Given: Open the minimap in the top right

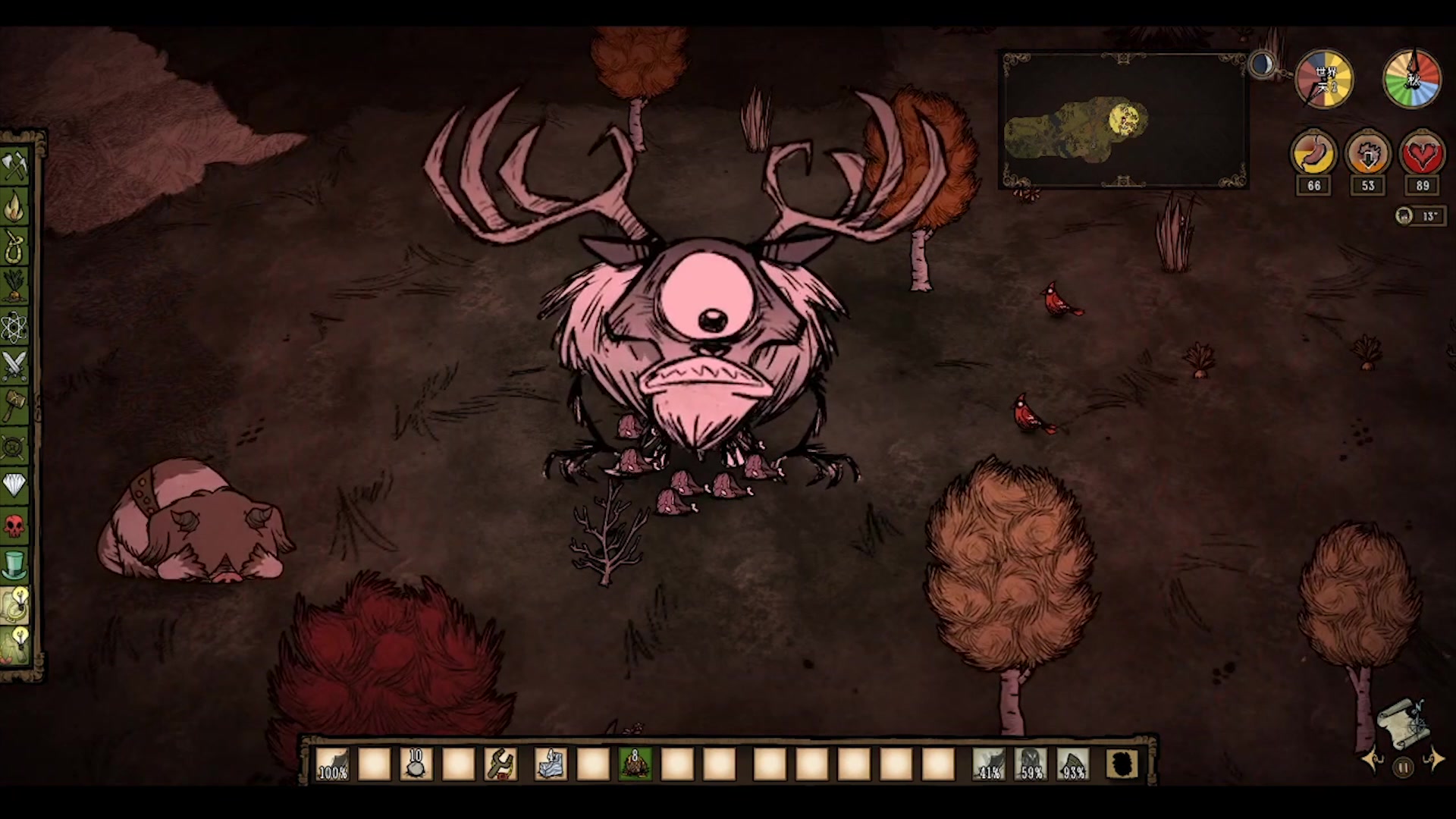Looking at the screenshot, I should click(1124, 120).
